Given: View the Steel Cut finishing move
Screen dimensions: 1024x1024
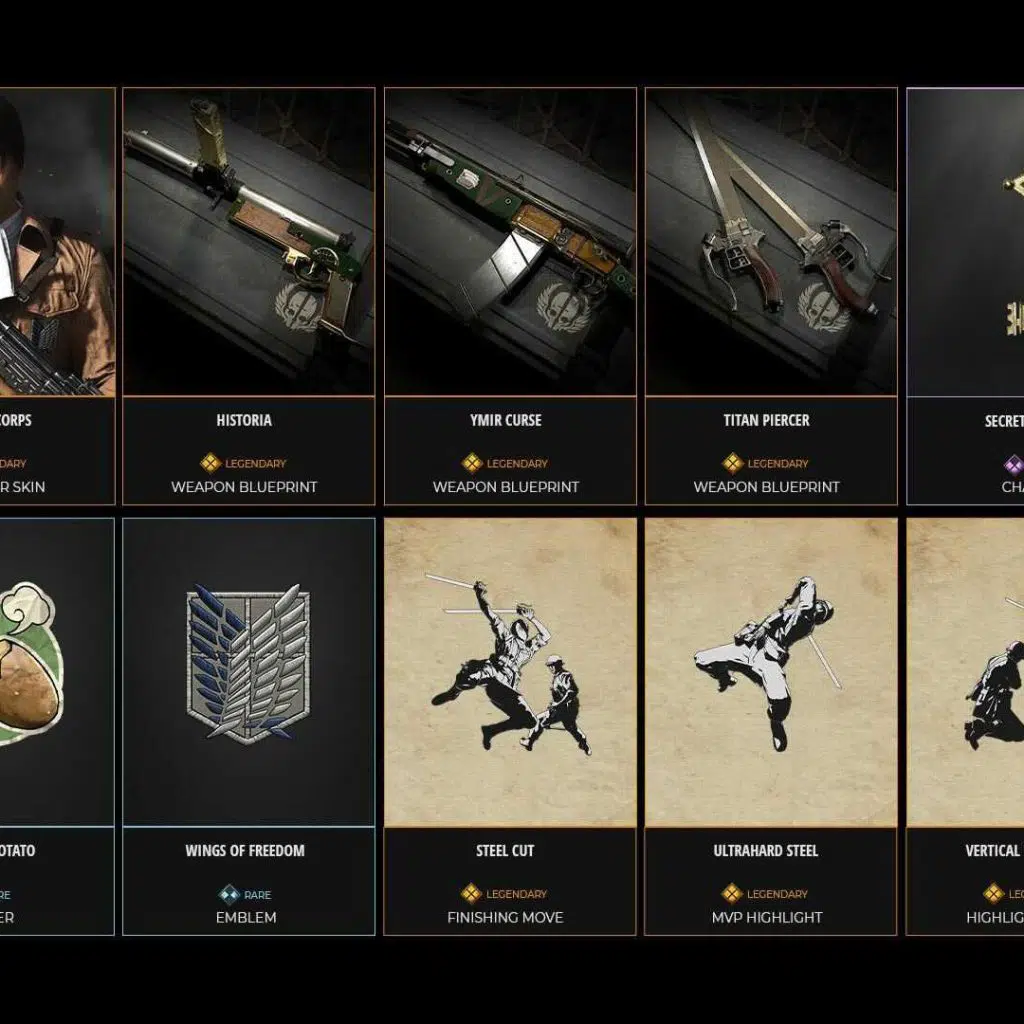Looking at the screenshot, I should tap(510, 726).
